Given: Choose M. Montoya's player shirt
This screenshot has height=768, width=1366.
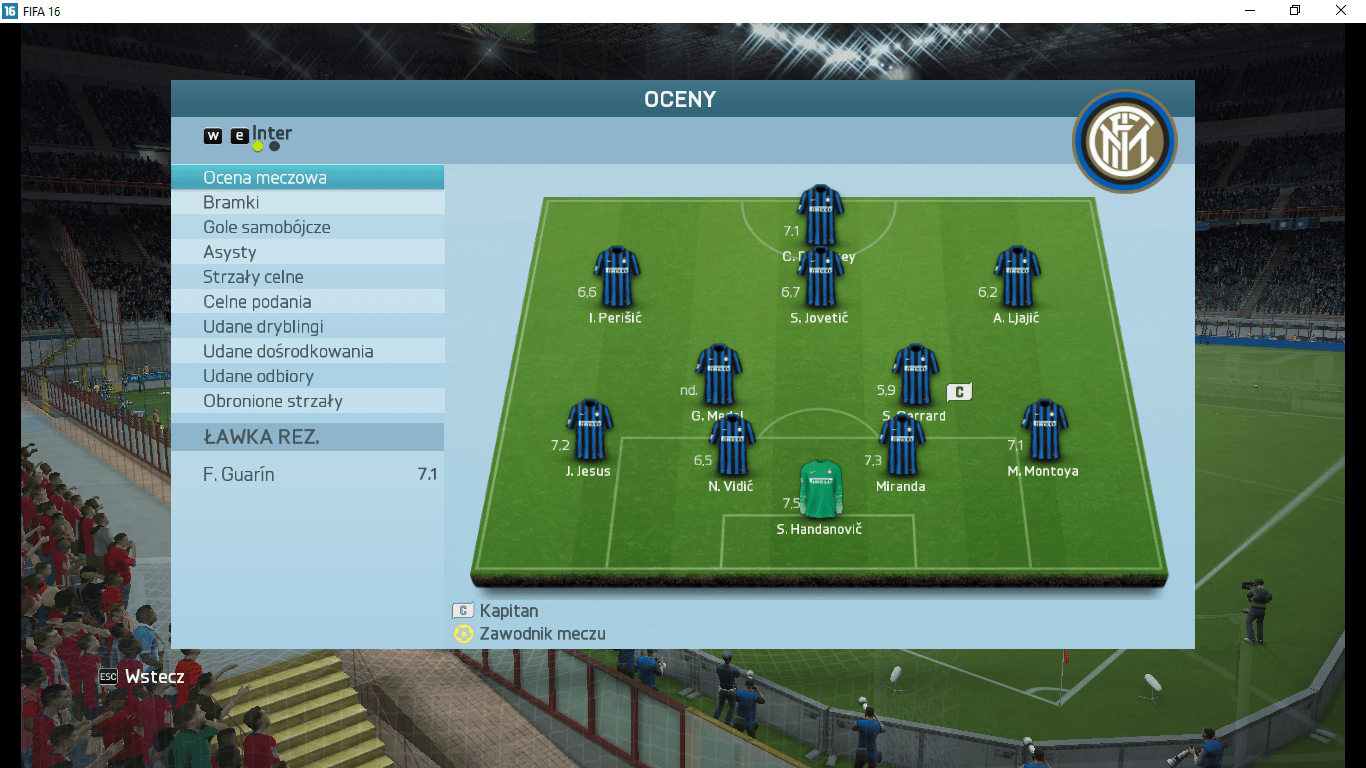Looking at the screenshot, I should [1044, 431].
